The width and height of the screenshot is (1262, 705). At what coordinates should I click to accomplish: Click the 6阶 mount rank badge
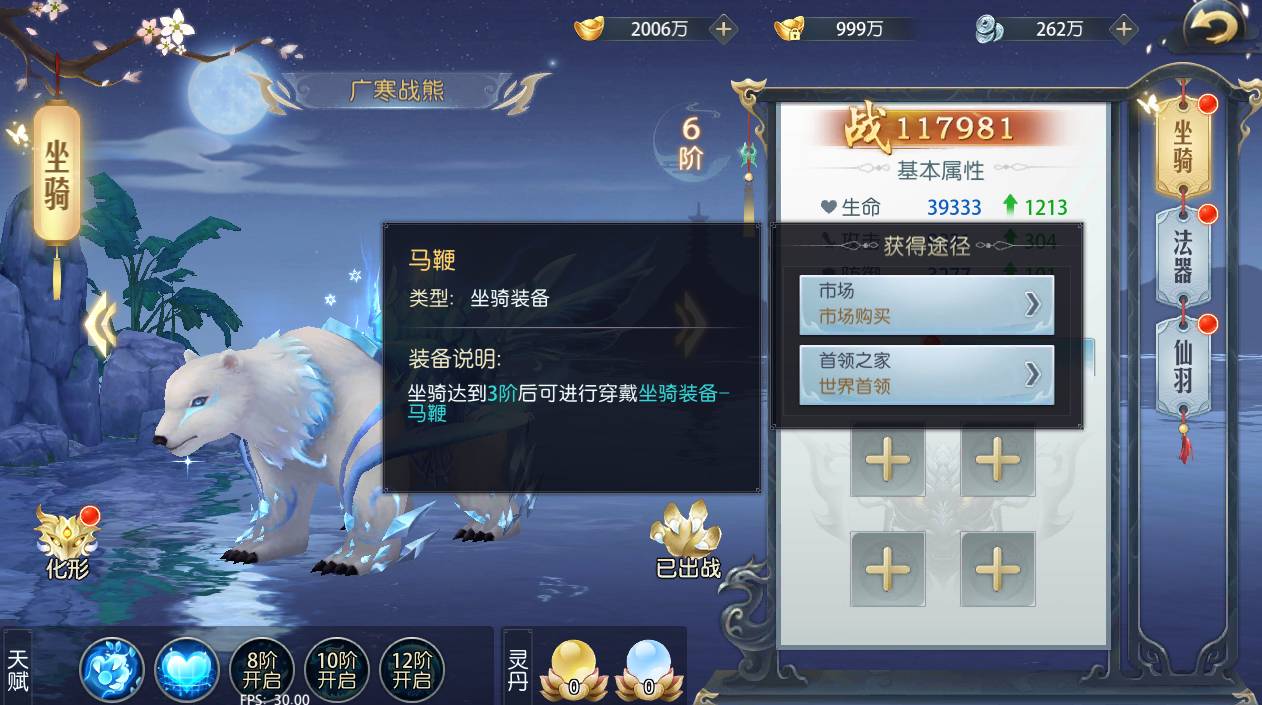(x=691, y=143)
